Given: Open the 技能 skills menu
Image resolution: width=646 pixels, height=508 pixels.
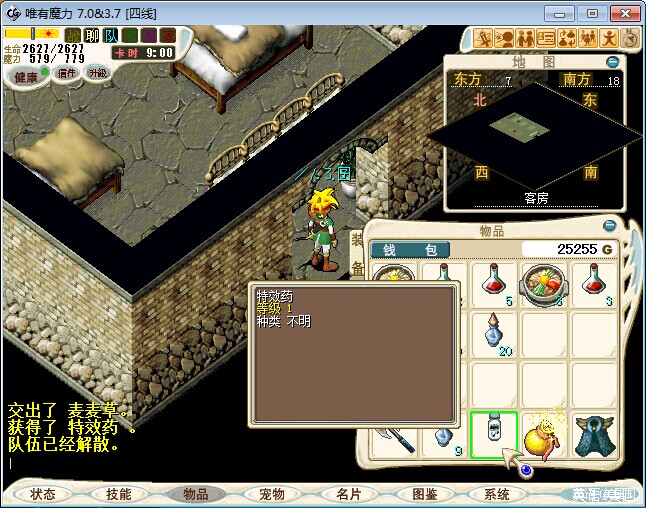Looking at the screenshot, I should point(118,494).
